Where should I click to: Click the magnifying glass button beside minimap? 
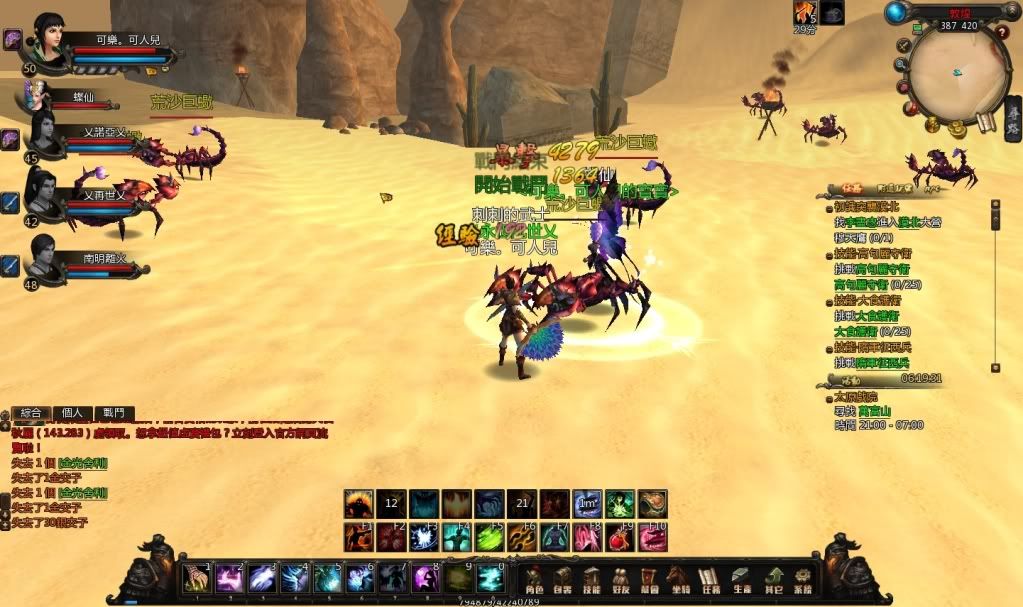coord(903,64)
